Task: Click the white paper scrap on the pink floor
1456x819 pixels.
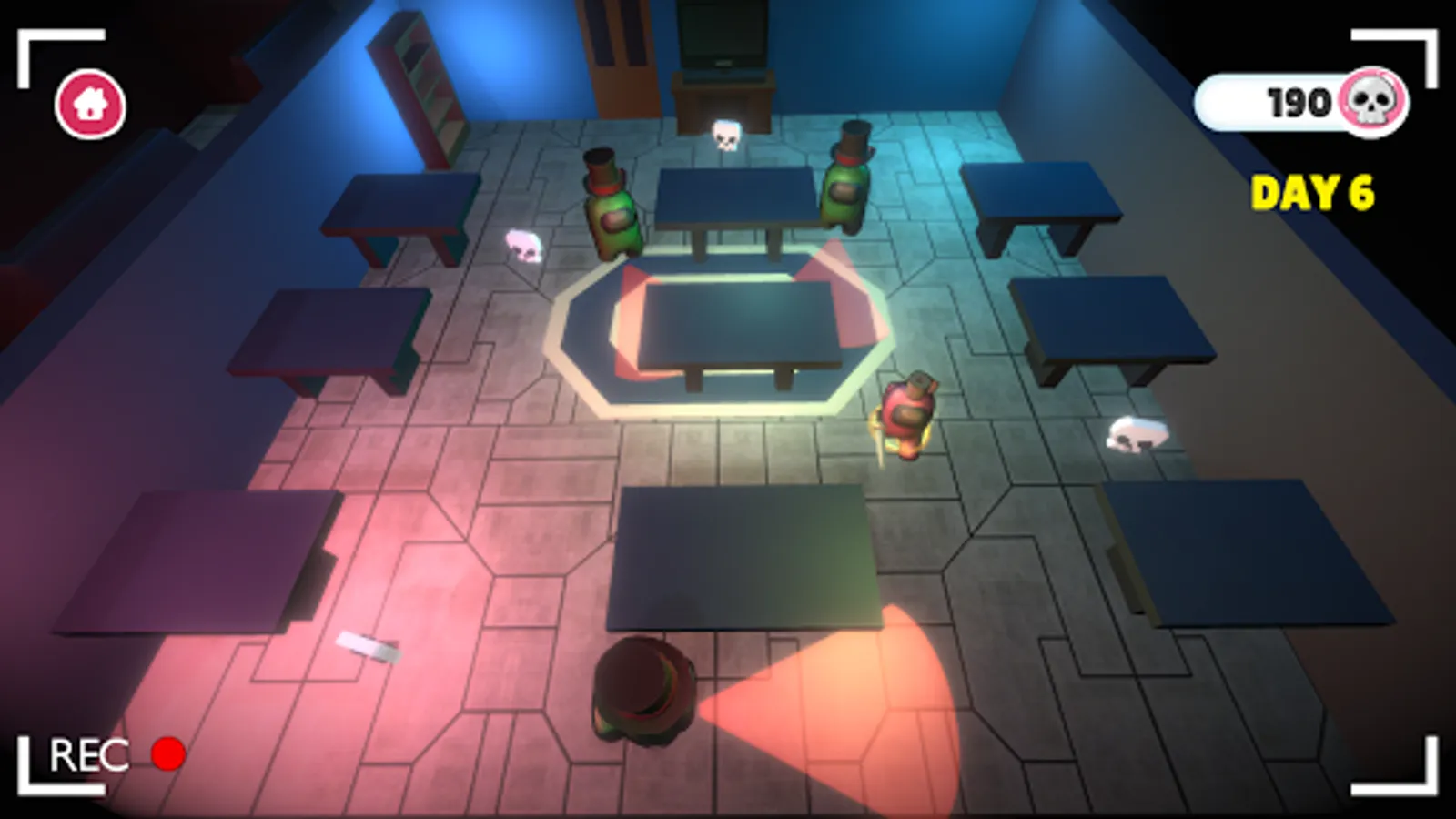Action: point(369,648)
